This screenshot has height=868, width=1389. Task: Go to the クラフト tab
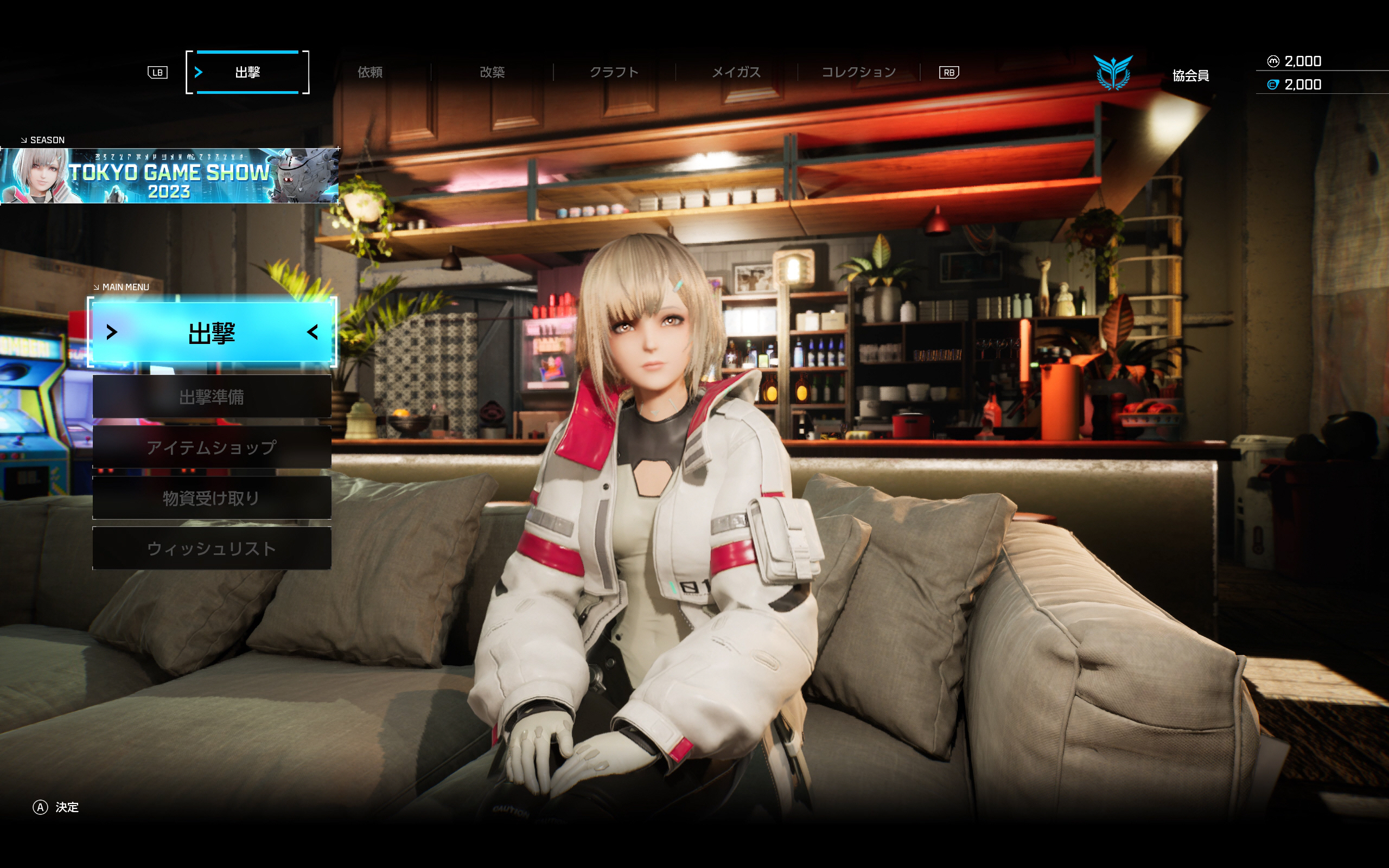[614, 72]
